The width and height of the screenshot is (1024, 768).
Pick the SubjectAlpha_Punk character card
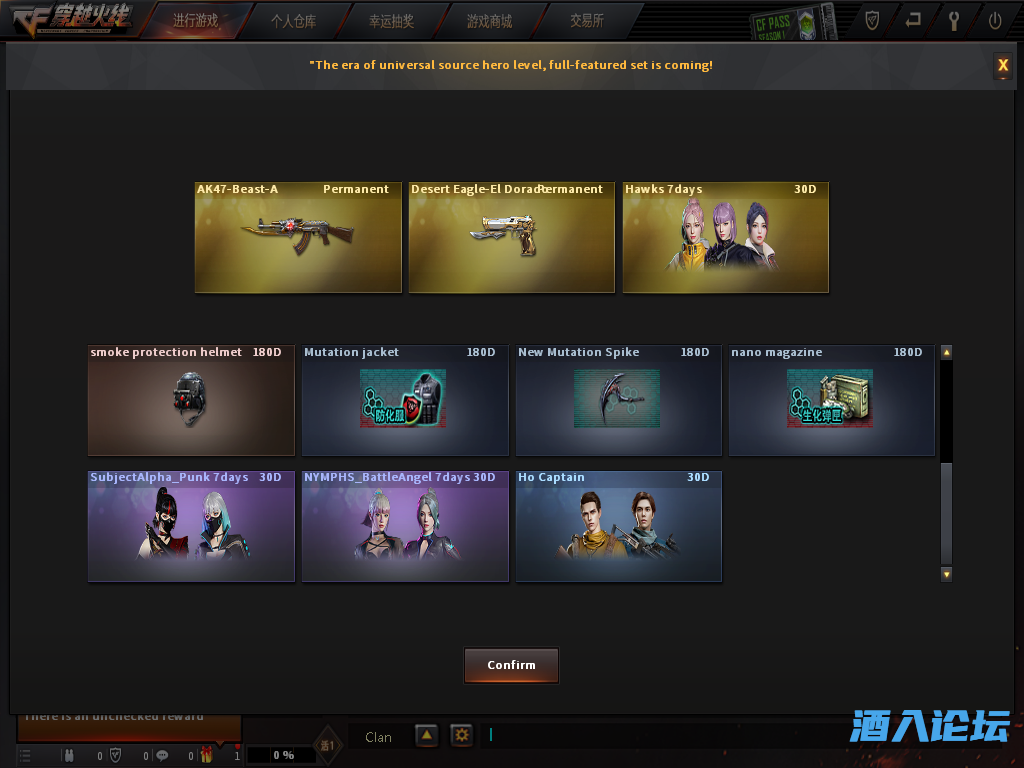click(191, 526)
